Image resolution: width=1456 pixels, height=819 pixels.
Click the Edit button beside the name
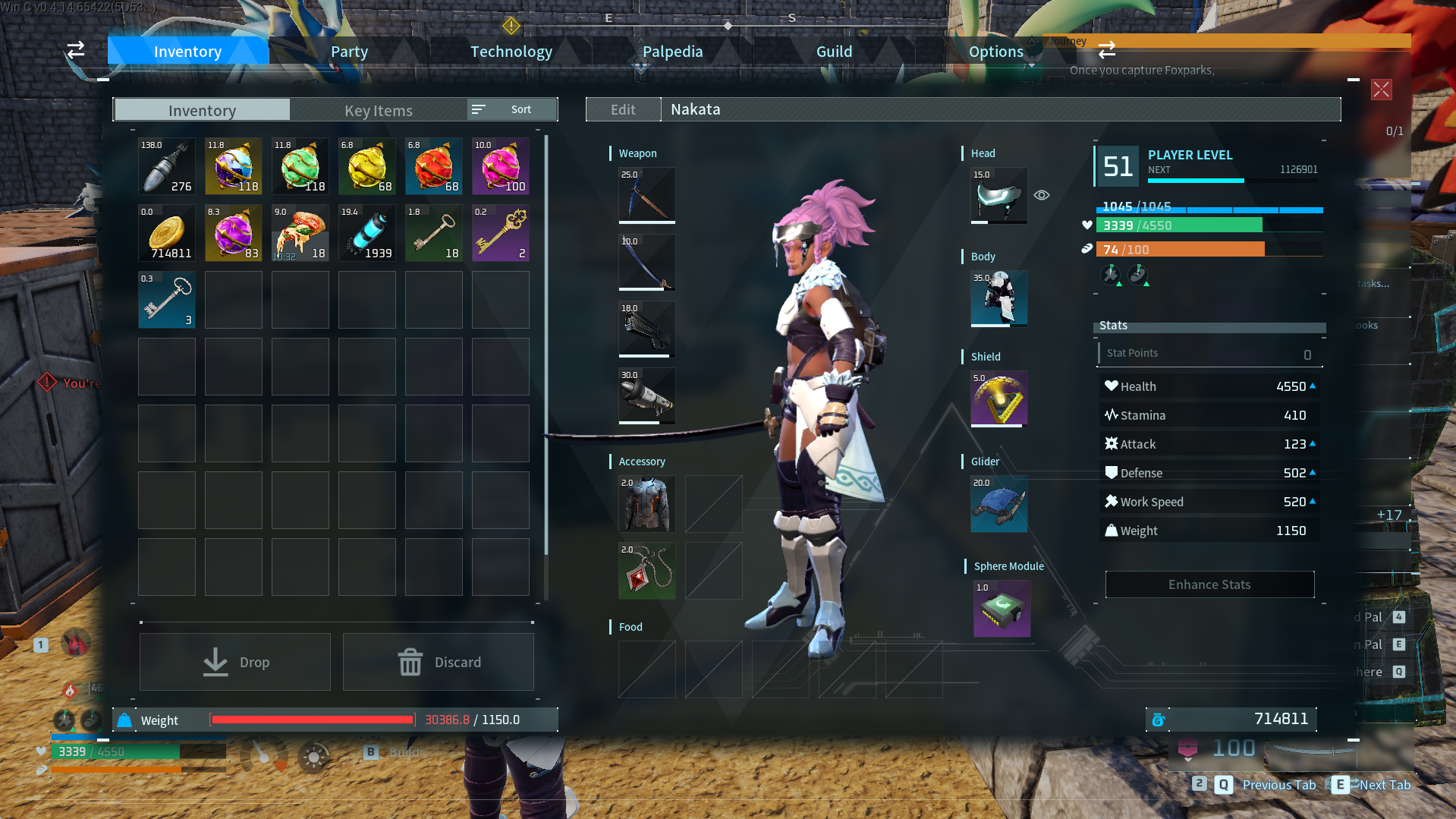point(623,109)
